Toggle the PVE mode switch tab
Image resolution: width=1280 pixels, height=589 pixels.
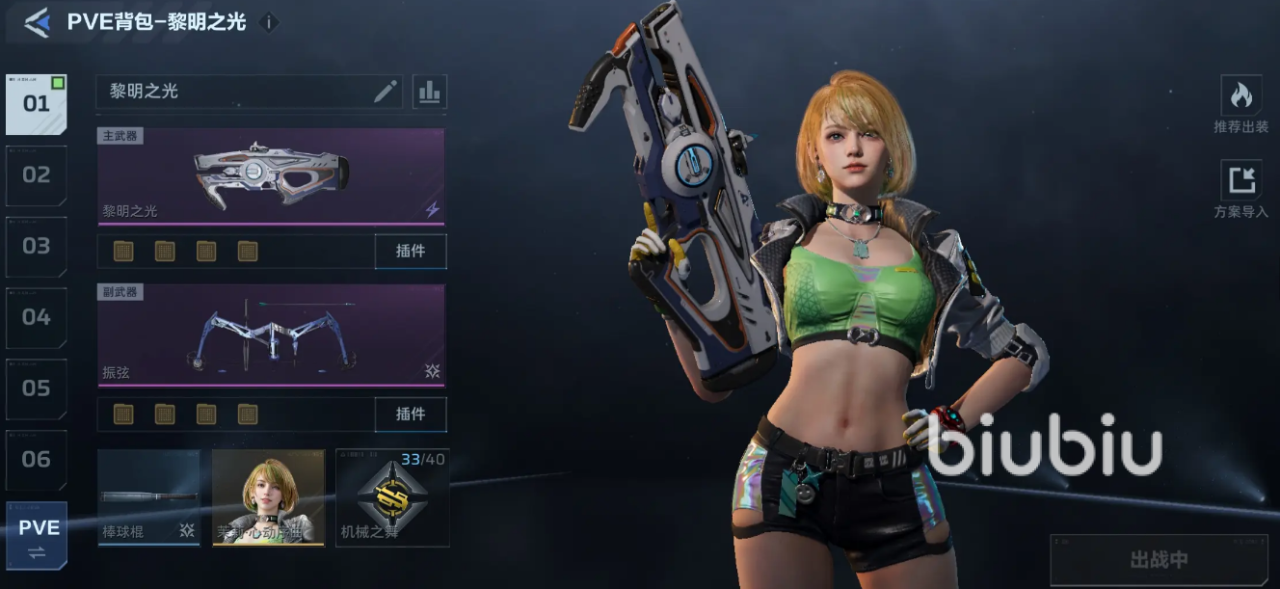(37, 535)
